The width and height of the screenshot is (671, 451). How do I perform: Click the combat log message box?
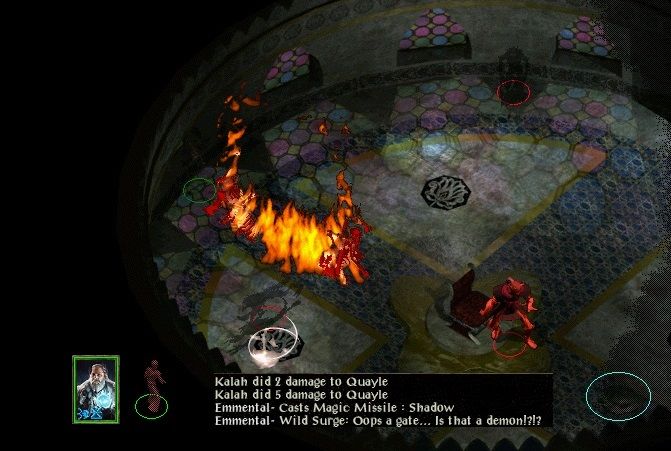tap(382, 401)
